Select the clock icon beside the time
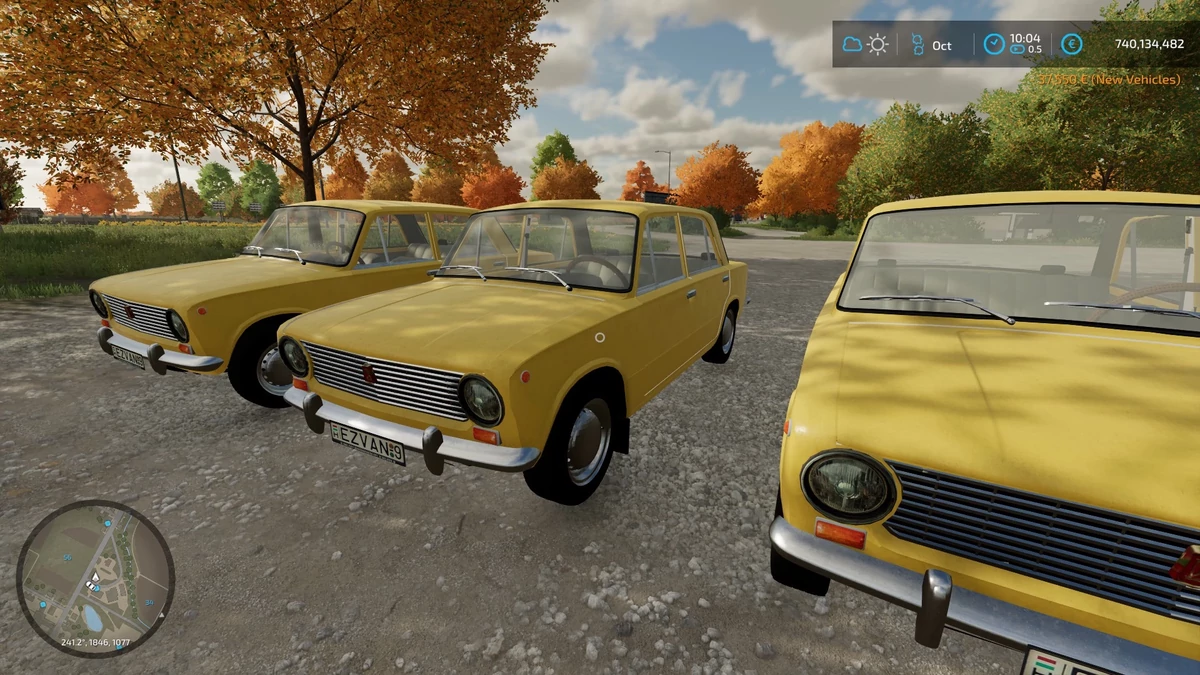The width and height of the screenshot is (1200, 675). pyautogui.click(x=993, y=44)
